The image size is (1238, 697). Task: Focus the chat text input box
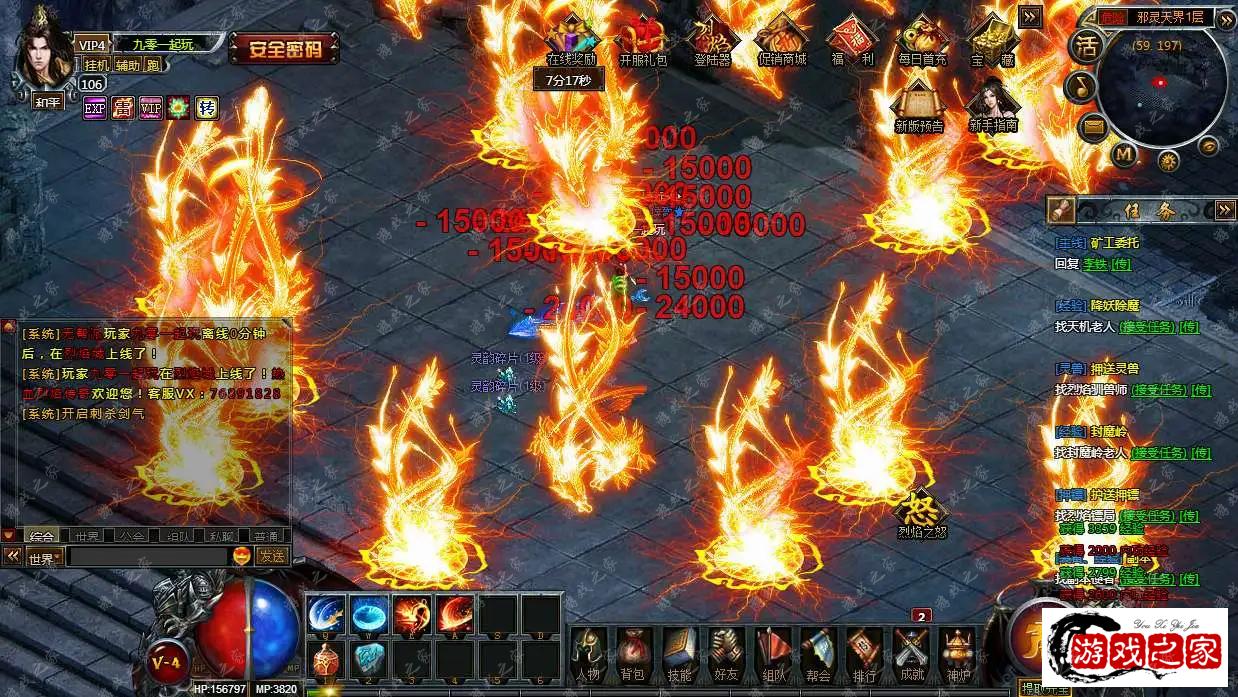[146, 557]
